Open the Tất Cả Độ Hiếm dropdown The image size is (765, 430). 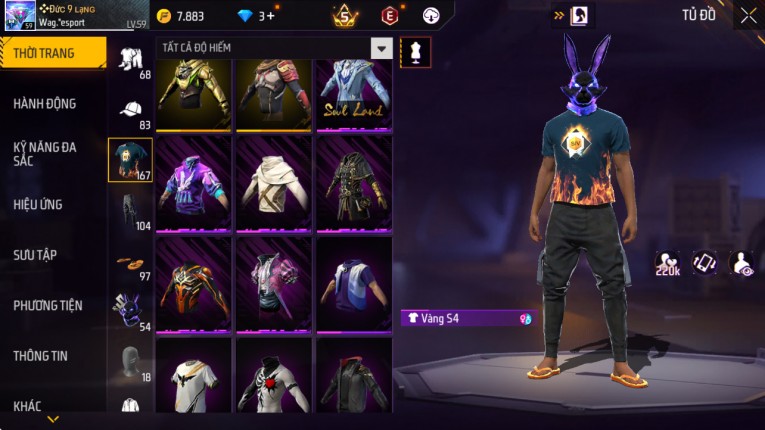(x=381, y=49)
